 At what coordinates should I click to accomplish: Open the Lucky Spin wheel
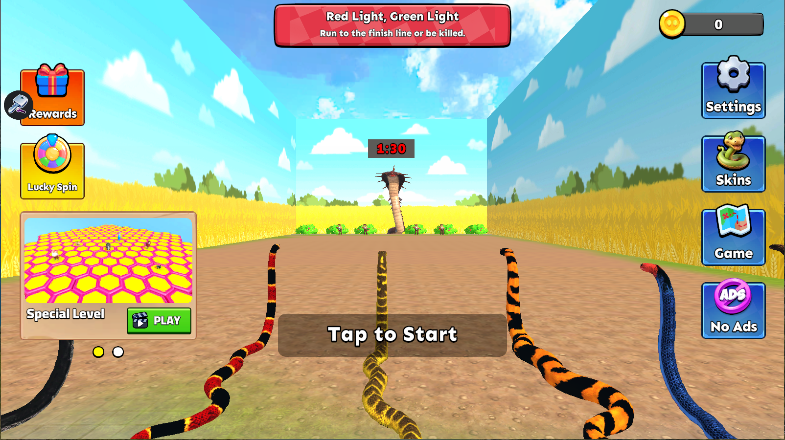(52, 170)
